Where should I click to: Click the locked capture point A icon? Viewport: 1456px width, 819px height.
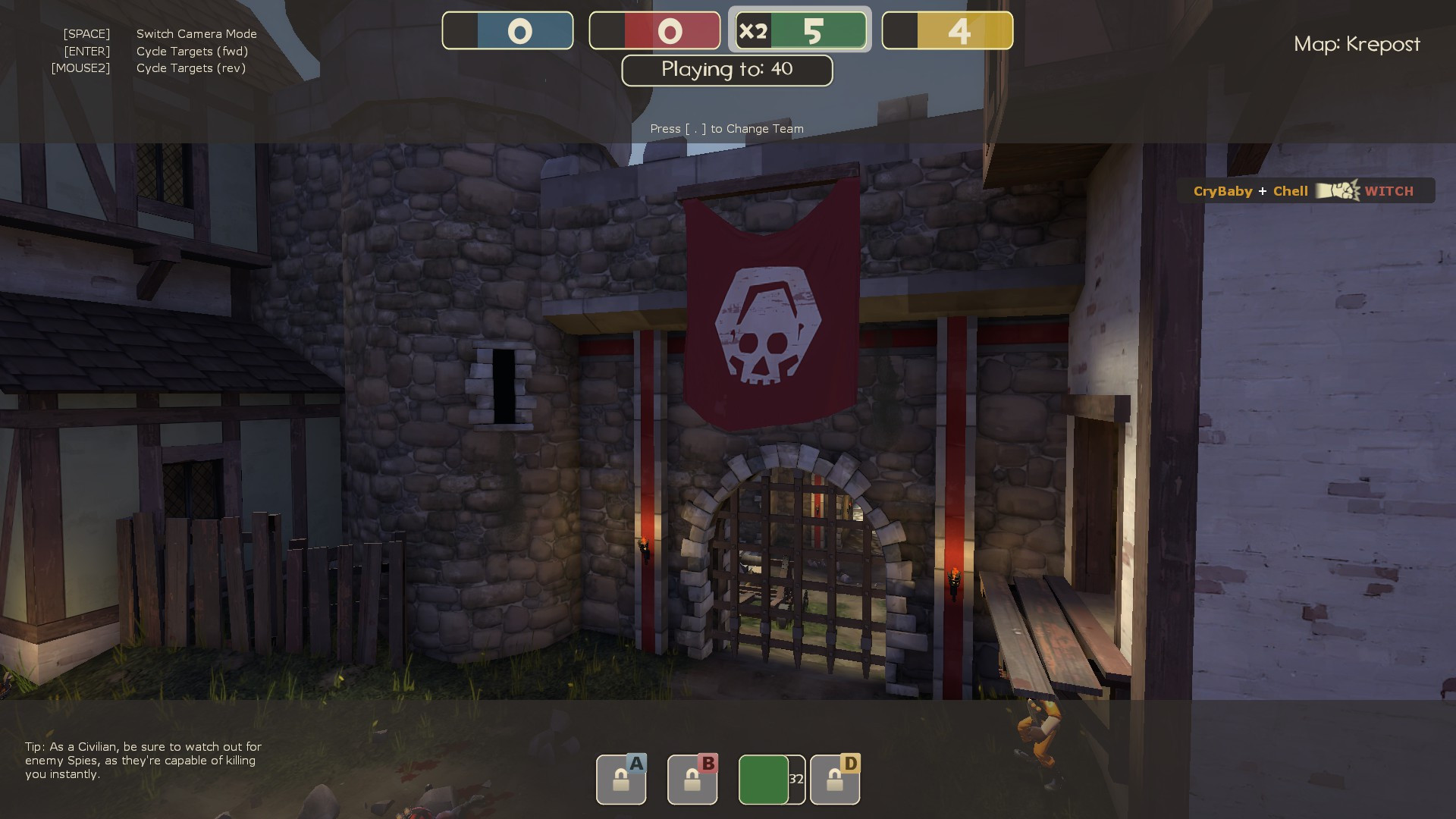tap(620, 779)
